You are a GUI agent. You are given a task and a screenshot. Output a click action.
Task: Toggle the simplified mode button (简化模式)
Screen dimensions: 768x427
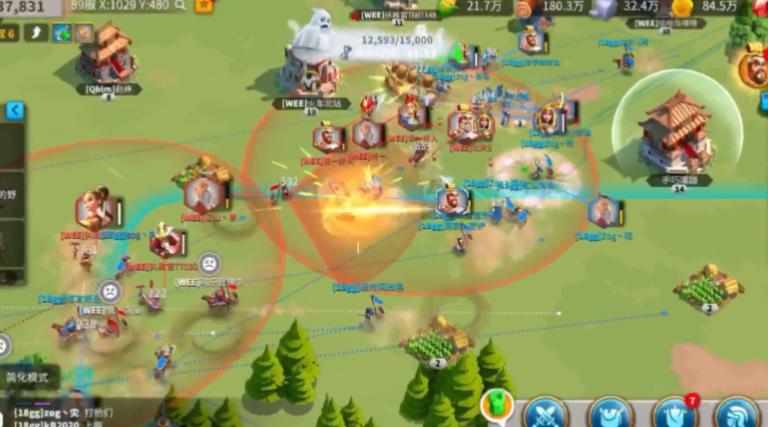(30, 378)
